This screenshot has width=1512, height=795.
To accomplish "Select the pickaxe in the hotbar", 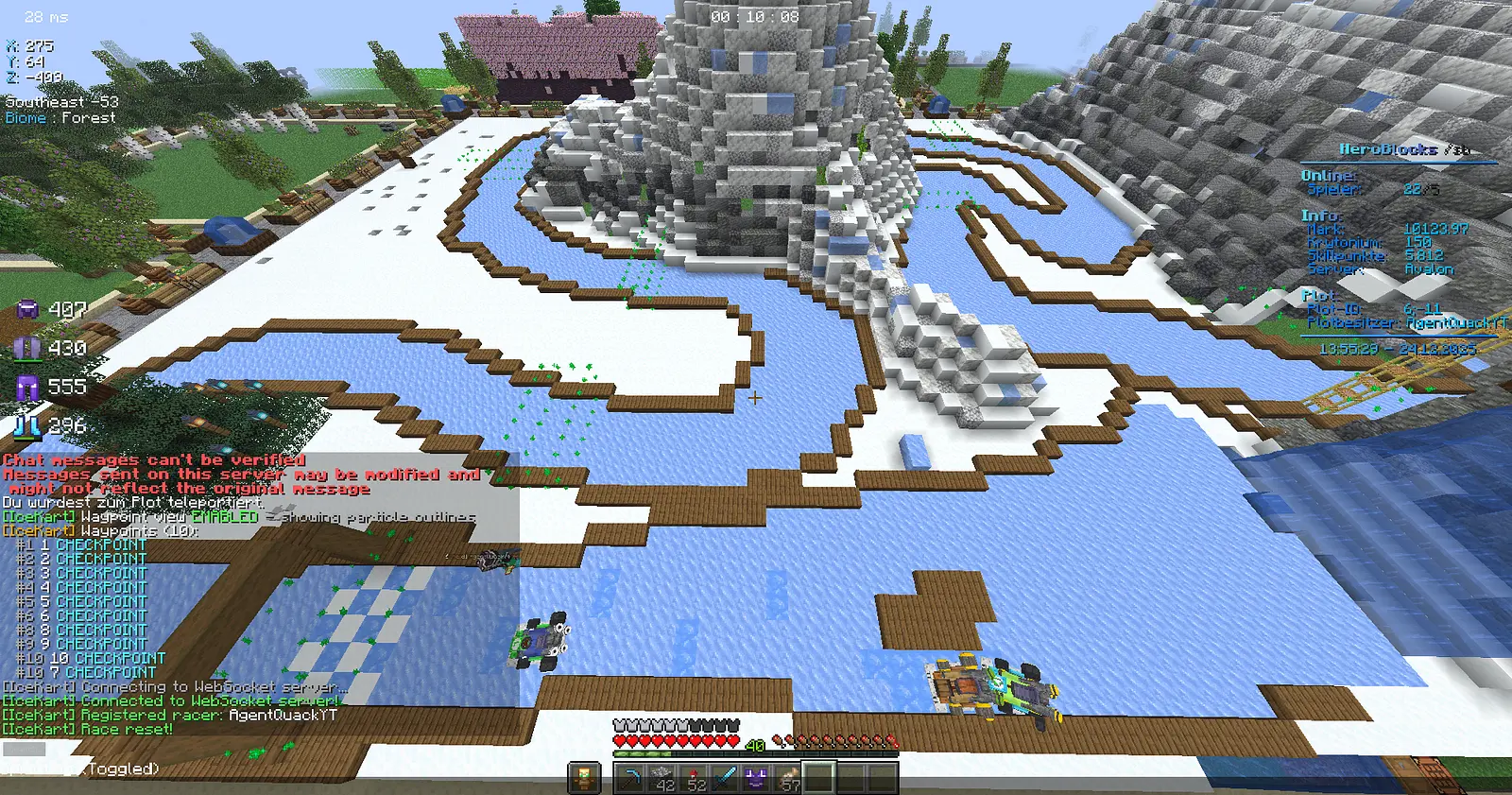I will click(630, 776).
